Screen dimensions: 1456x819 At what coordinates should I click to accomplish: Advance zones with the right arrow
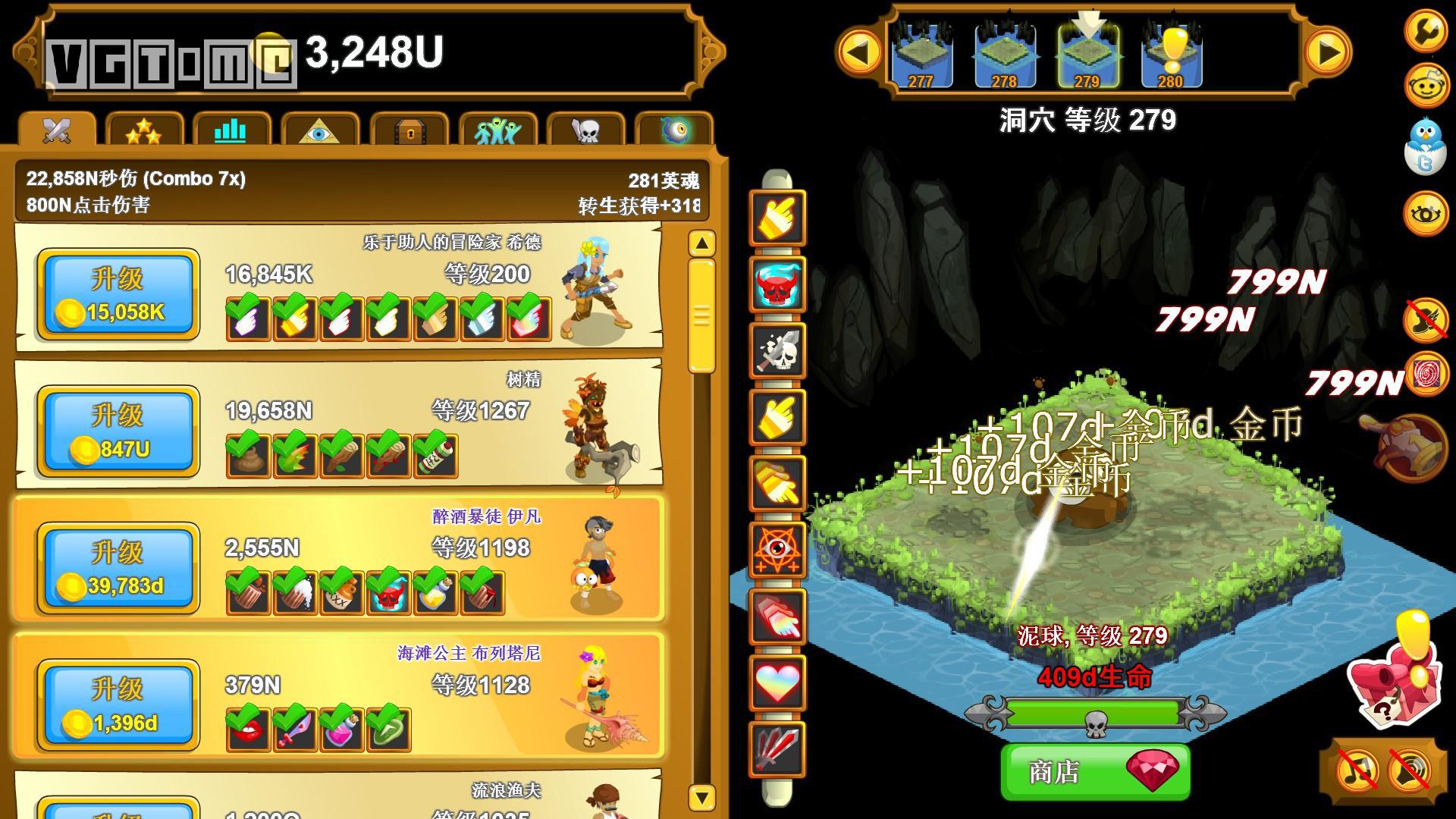click(x=1328, y=52)
